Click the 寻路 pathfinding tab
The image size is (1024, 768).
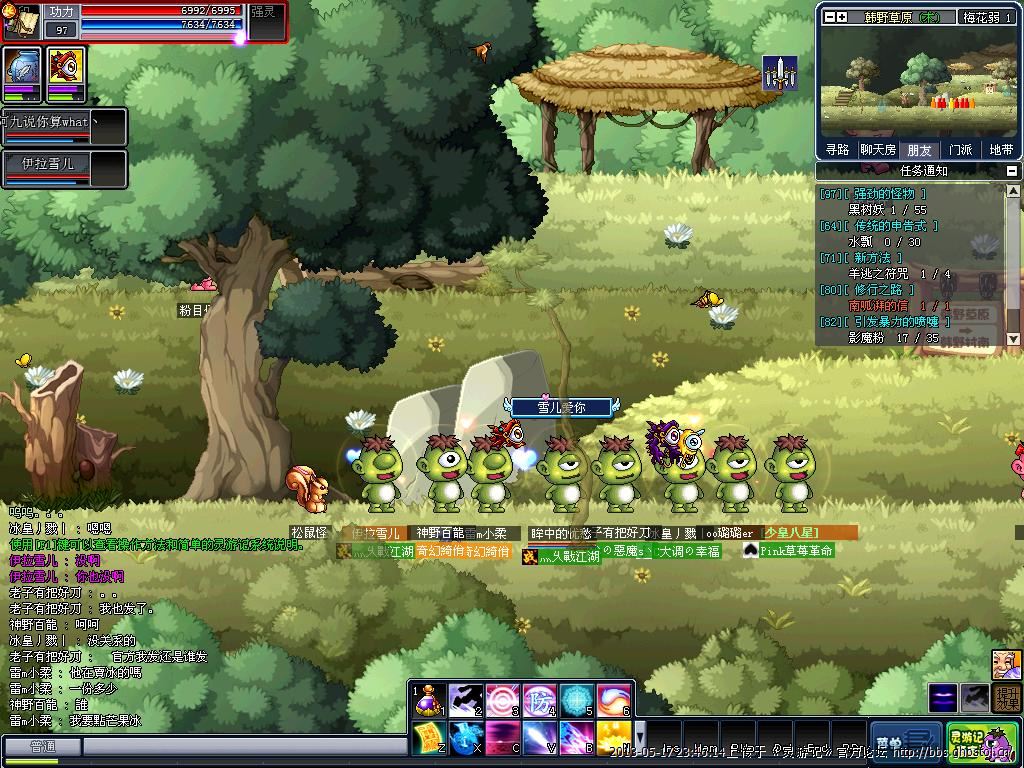[x=837, y=150]
